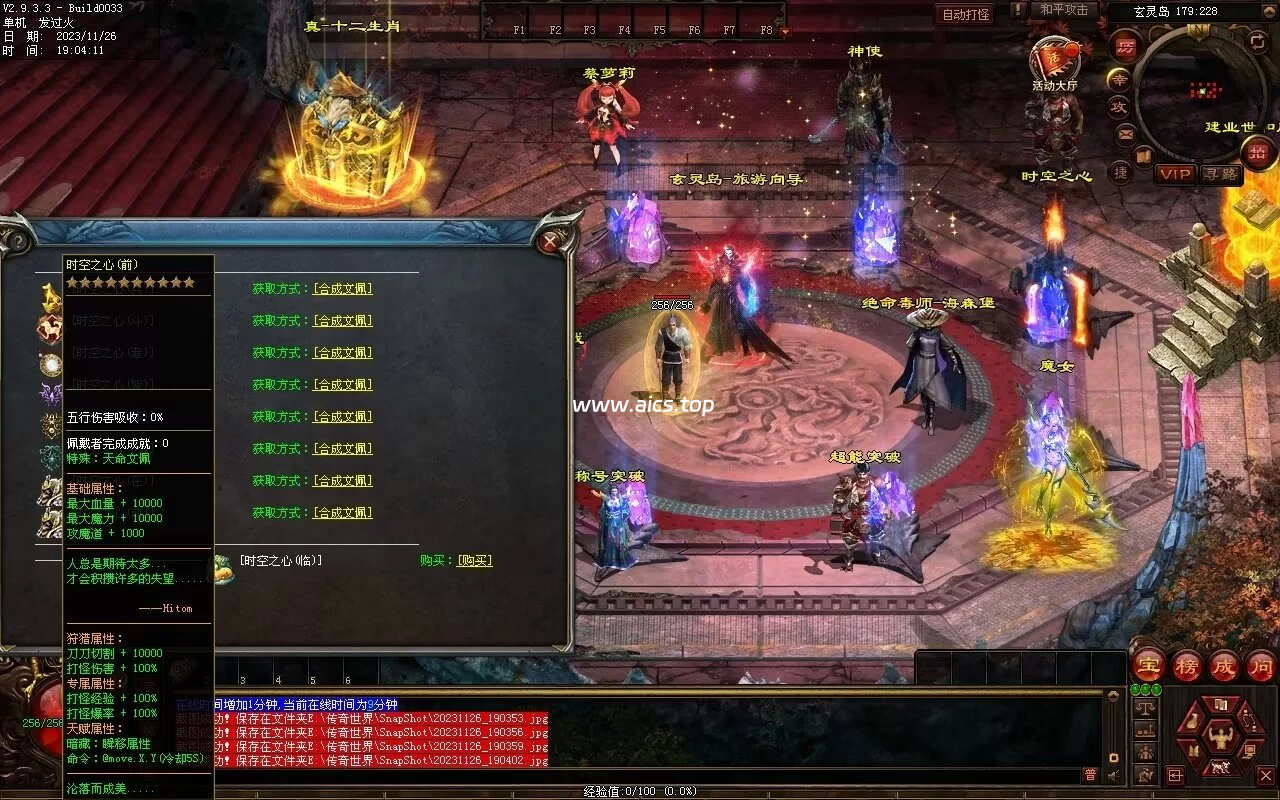Show the 榜 rankings button
This screenshot has width=1280, height=800.
[x=1186, y=665]
